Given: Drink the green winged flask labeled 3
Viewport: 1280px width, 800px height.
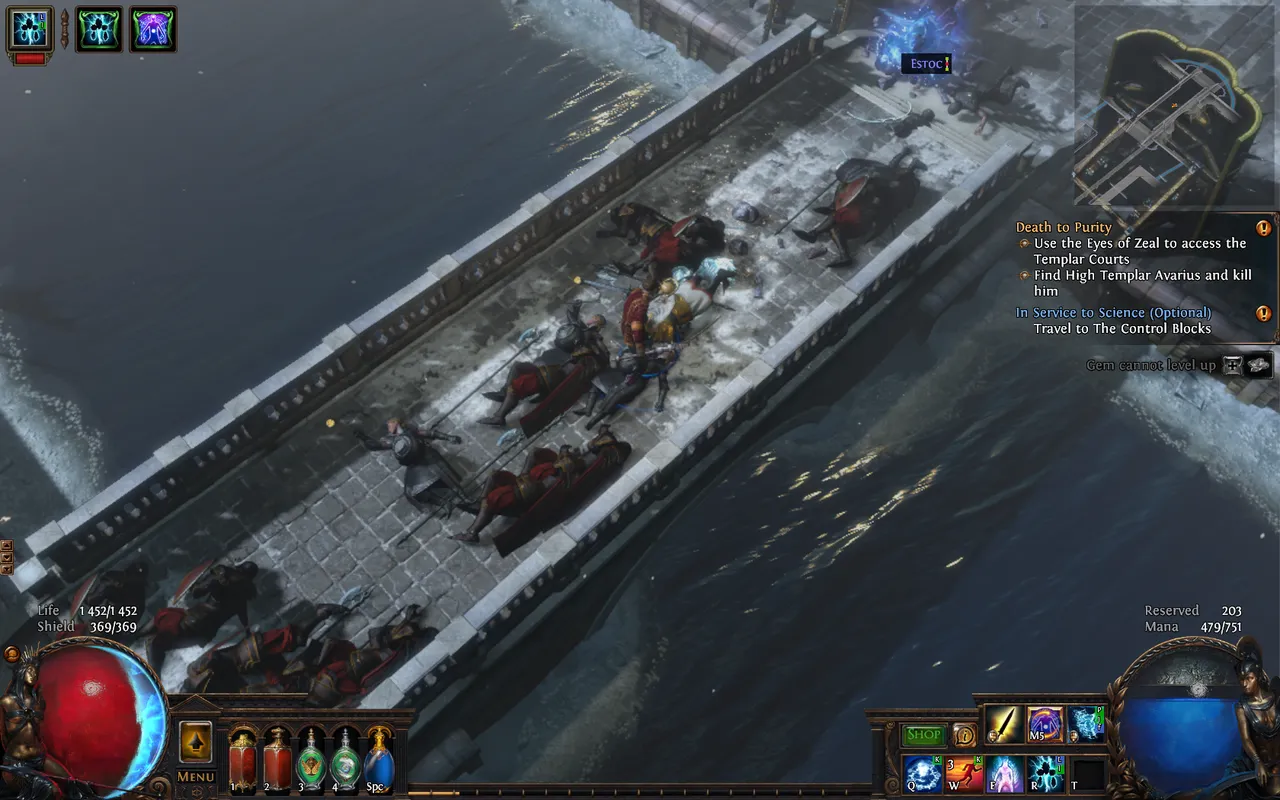Looking at the screenshot, I should 312,761.
